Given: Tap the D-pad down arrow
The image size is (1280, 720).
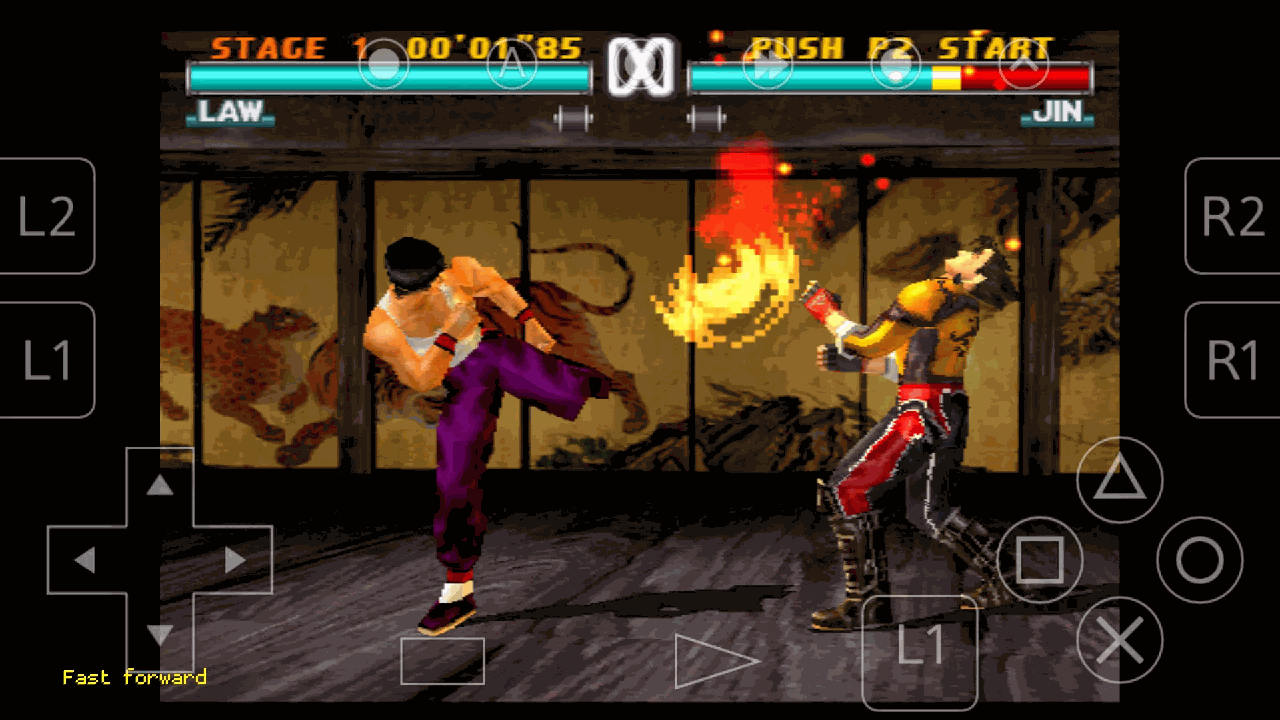Looking at the screenshot, I should pyautogui.click(x=160, y=634).
